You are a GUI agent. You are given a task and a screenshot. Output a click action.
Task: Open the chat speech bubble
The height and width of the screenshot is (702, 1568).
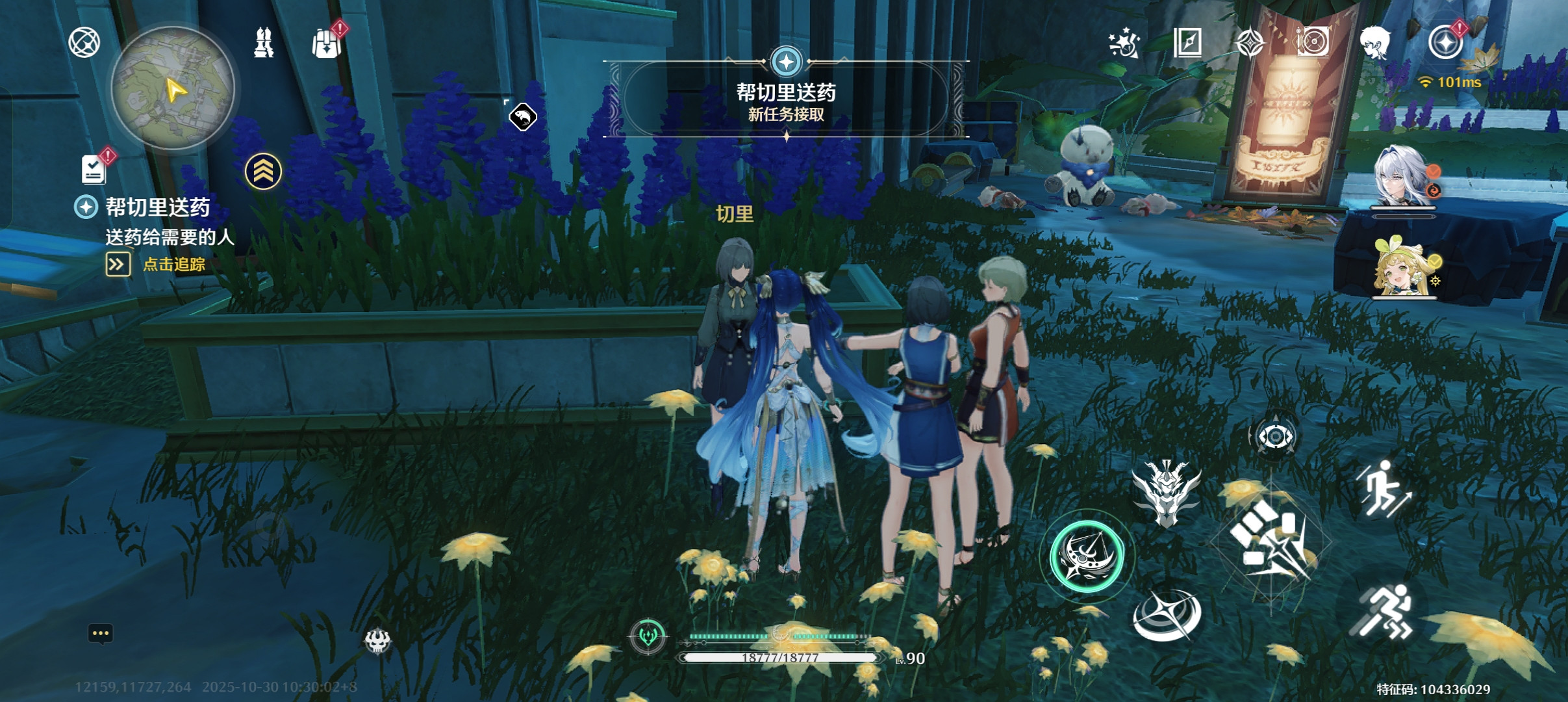coord(101,634)
